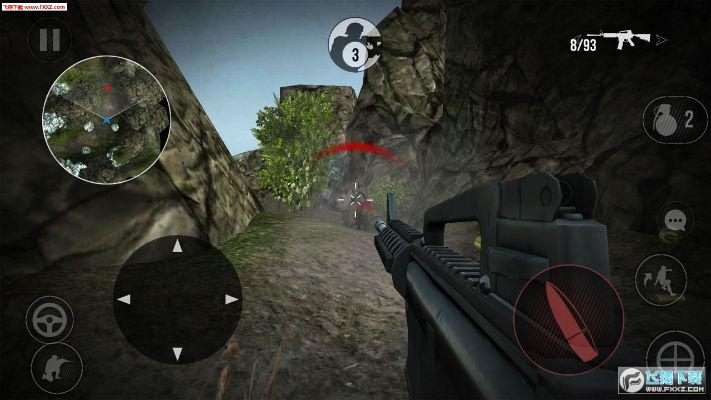The image size is (711, 400).
Task: Pause the game
Action: point(49,40)
